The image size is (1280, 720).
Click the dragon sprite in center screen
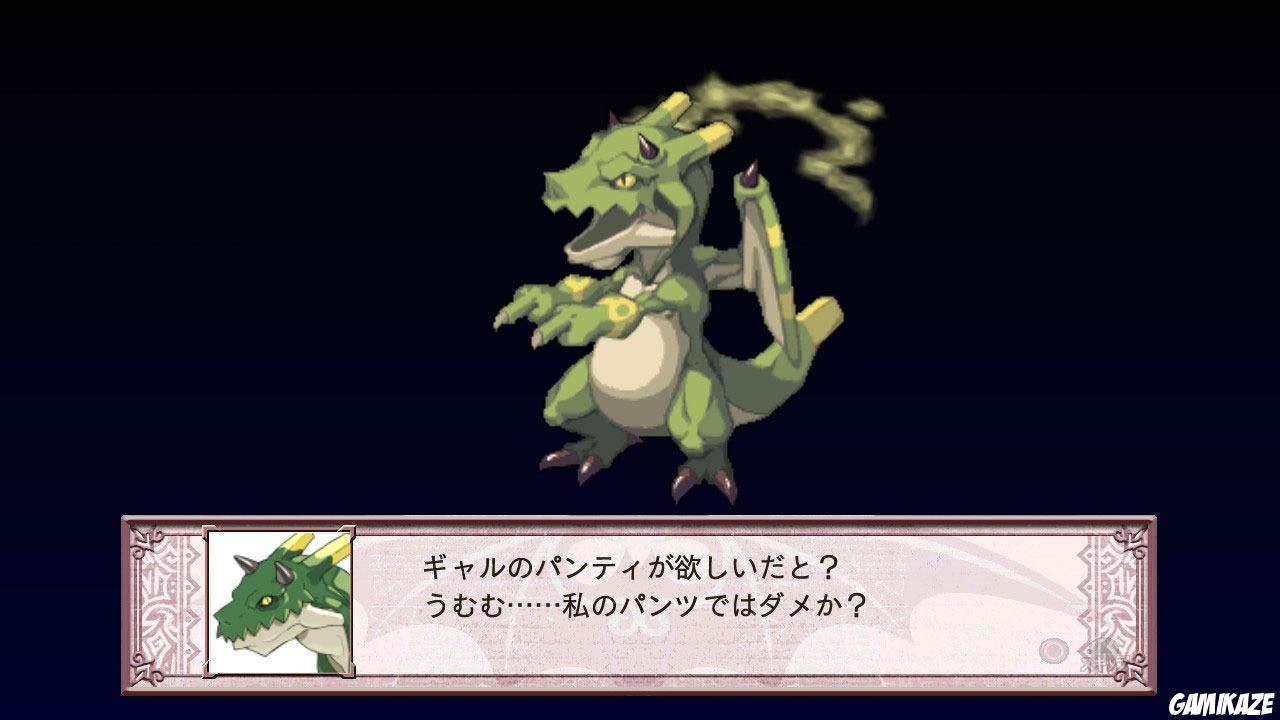tap(650, 300)
